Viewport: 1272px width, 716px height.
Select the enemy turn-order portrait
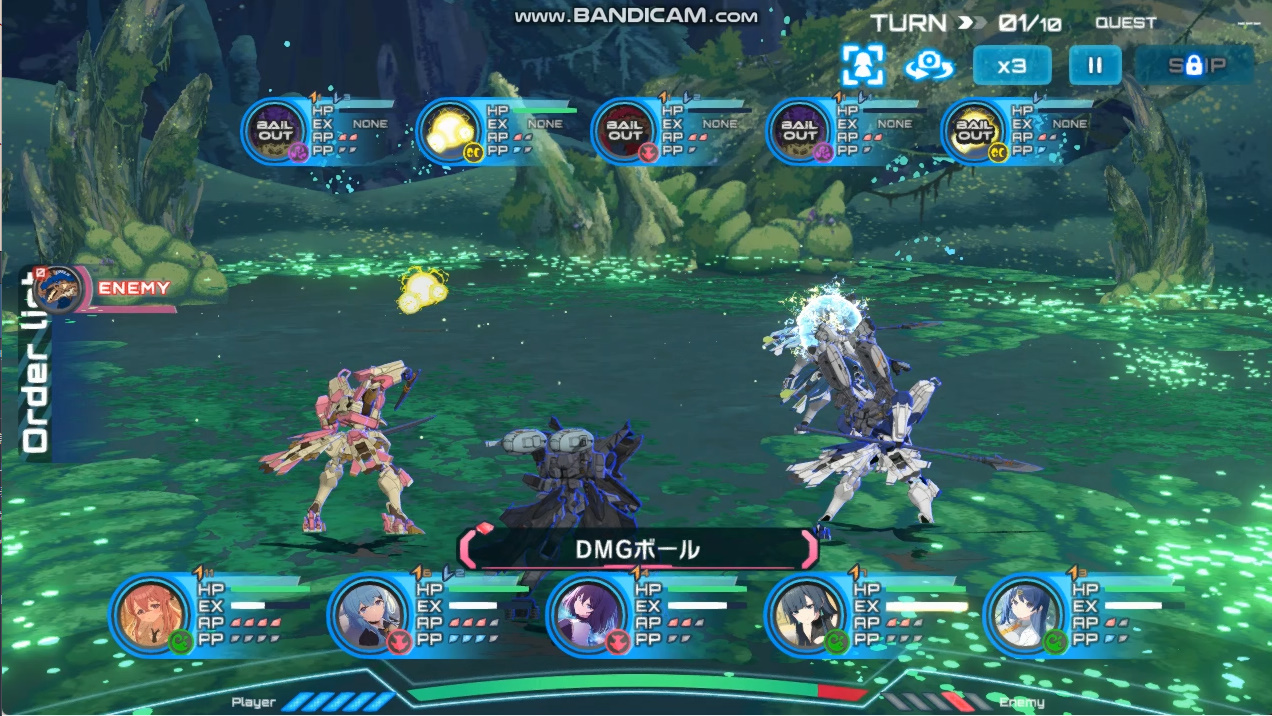(57, 288)
